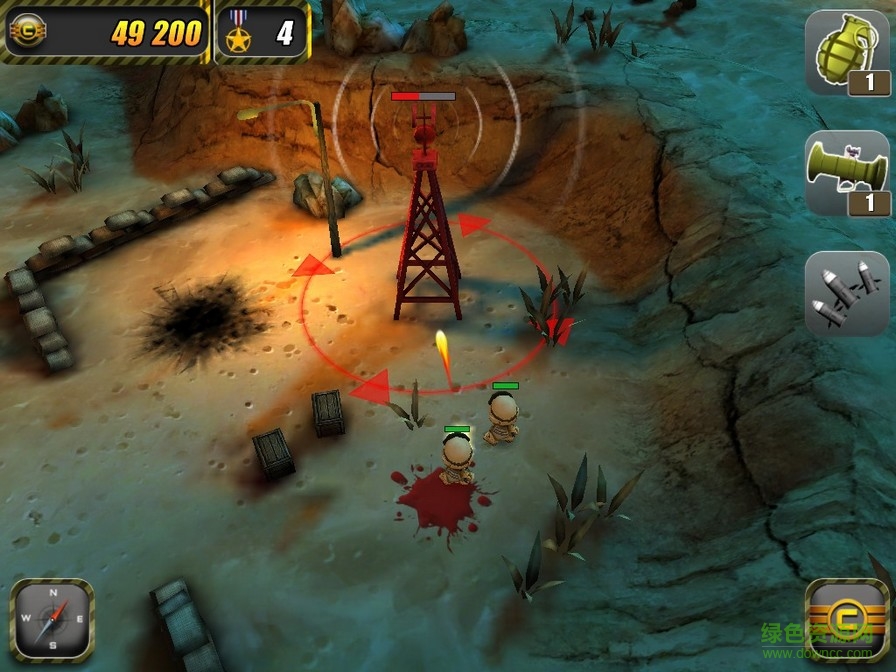896x672 pixels.
Task: Activate the bazooka rocket launcher button
Action: (846, 173)
